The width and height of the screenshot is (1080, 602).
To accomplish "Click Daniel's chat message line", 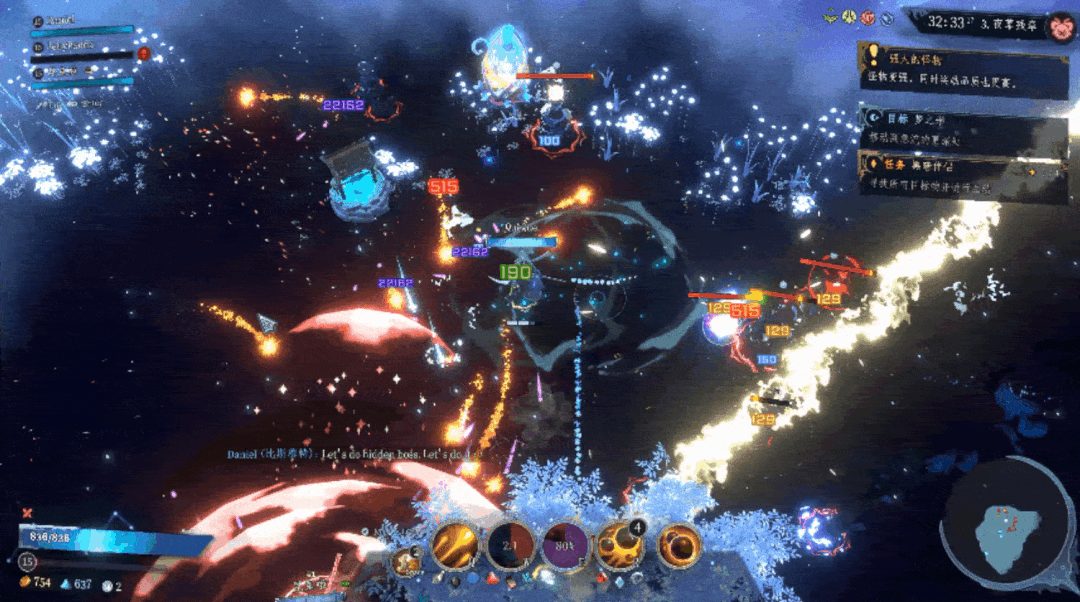I will [x=352, y=454].
